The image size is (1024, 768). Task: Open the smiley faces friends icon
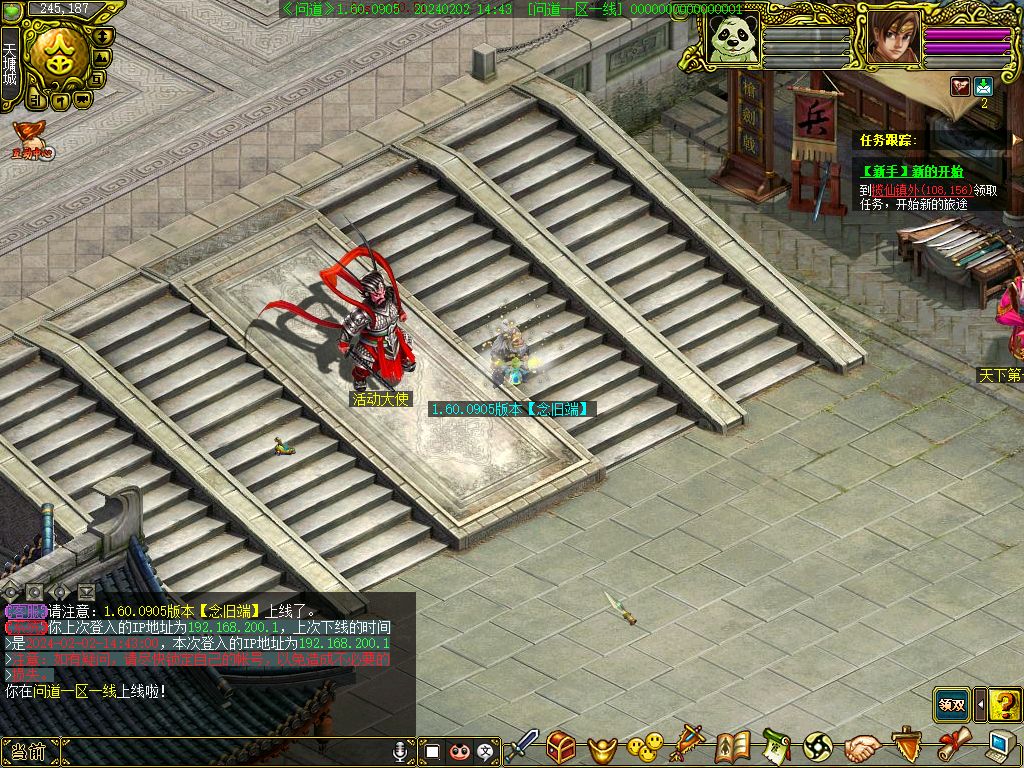click(645, 746)
